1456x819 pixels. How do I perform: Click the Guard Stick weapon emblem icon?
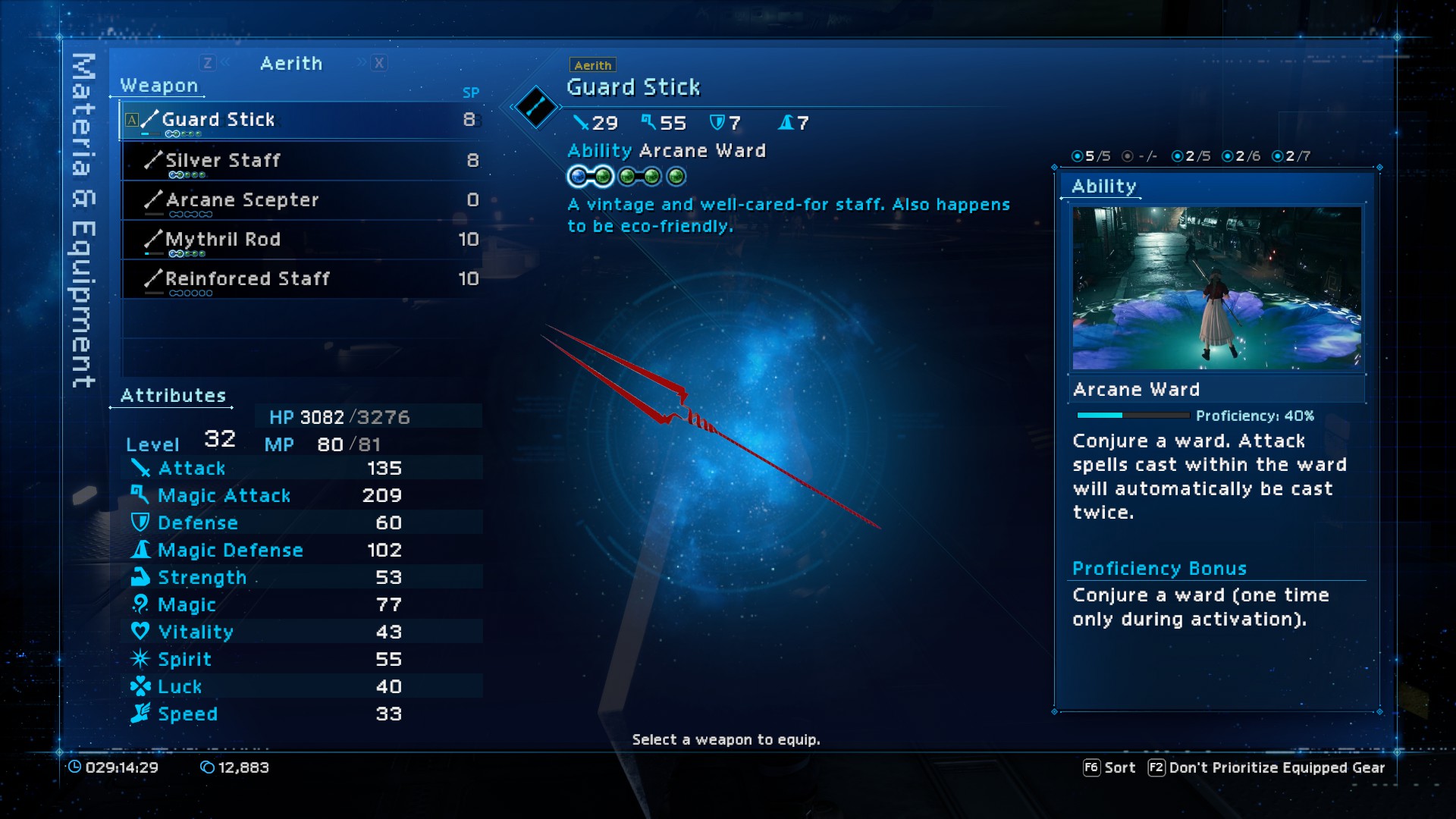[x=535, y=107]
